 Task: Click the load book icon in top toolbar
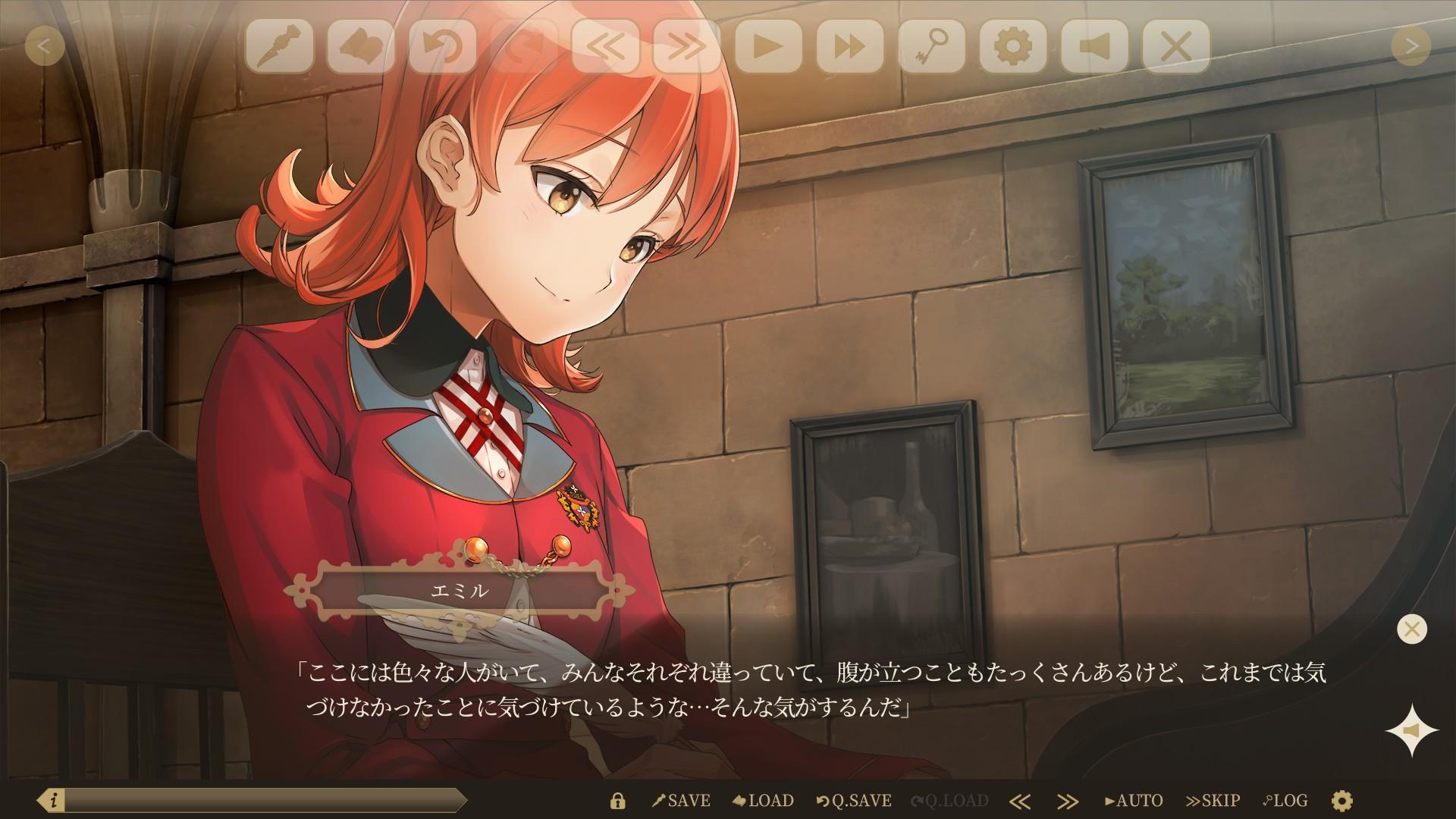[362, 47]
